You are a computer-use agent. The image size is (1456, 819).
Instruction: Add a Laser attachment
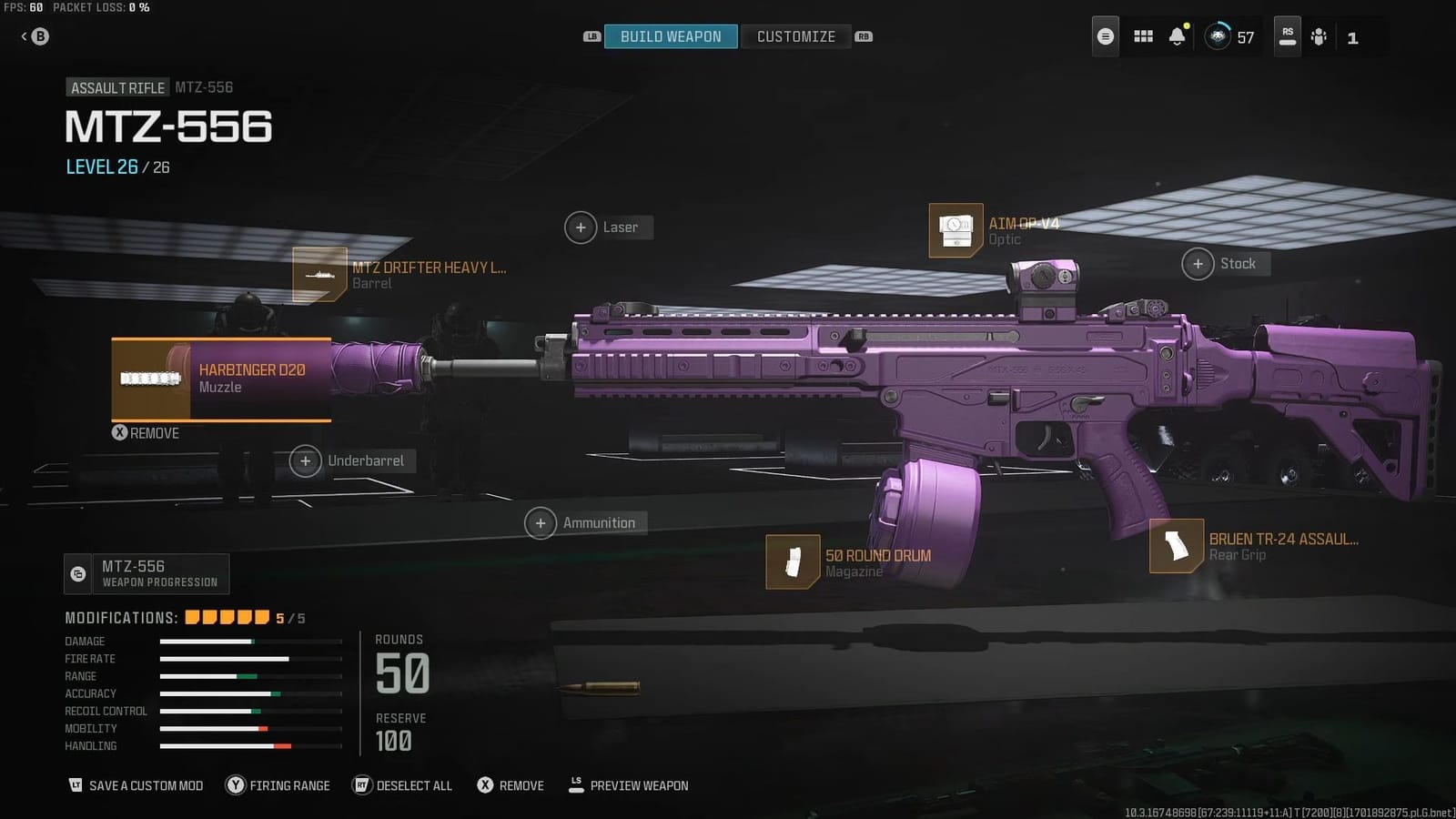click(581, 227)
